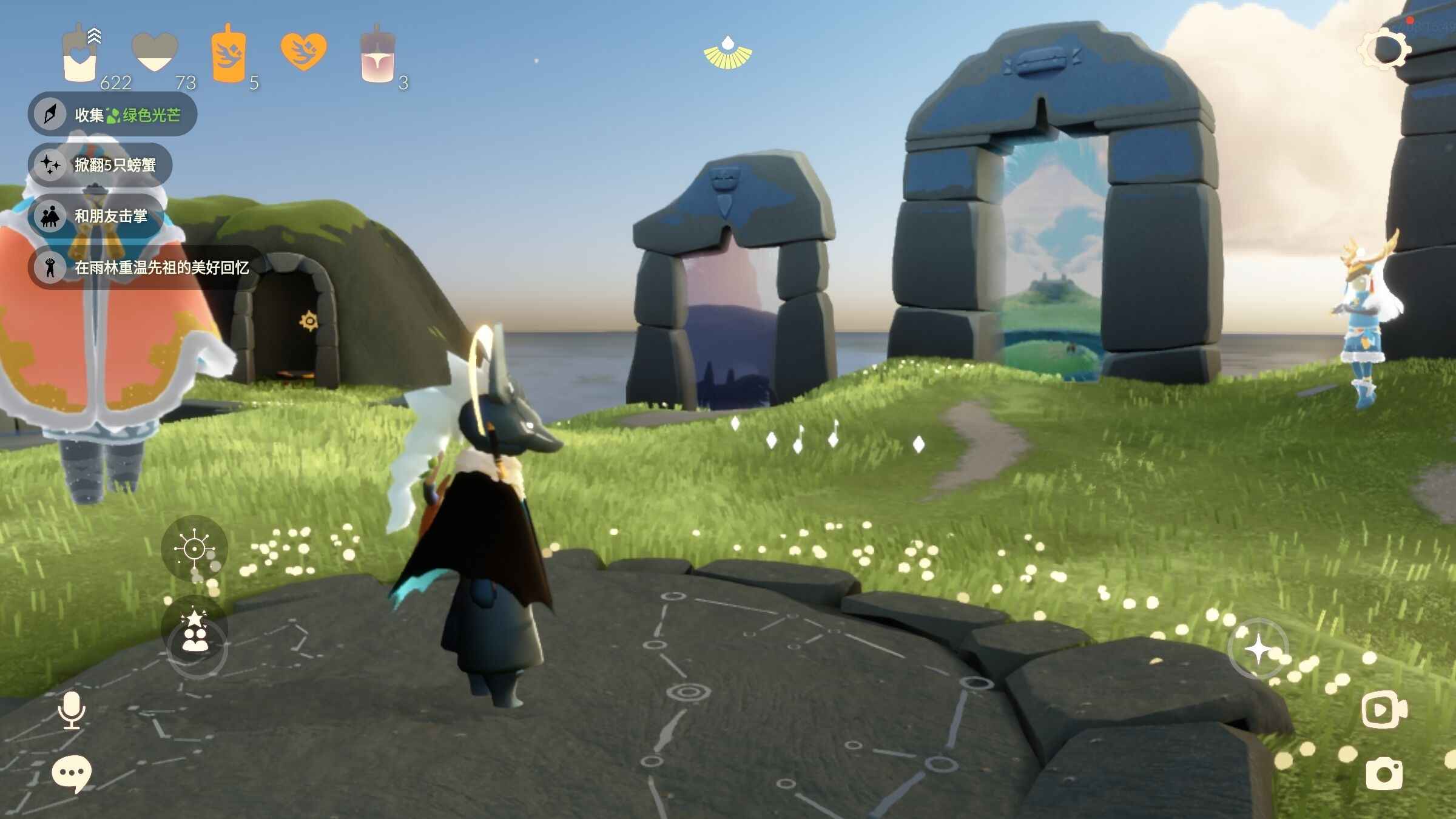Tap the grey heart currency icon
1456x819 pixels.
point(155,53)
